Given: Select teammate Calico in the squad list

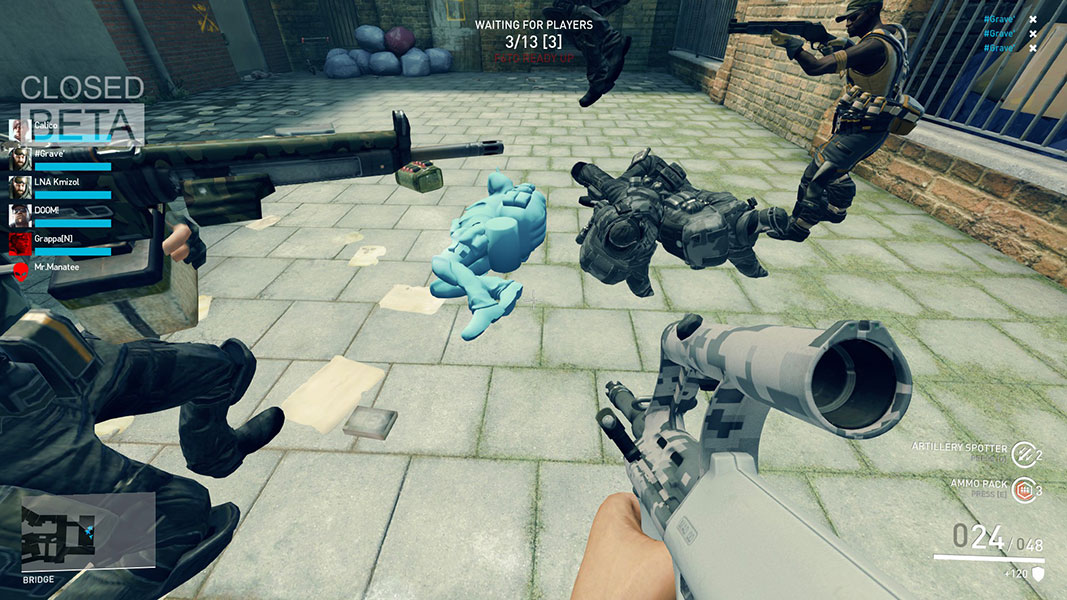Looking at the screenshot, I should (x=20, y=129).
